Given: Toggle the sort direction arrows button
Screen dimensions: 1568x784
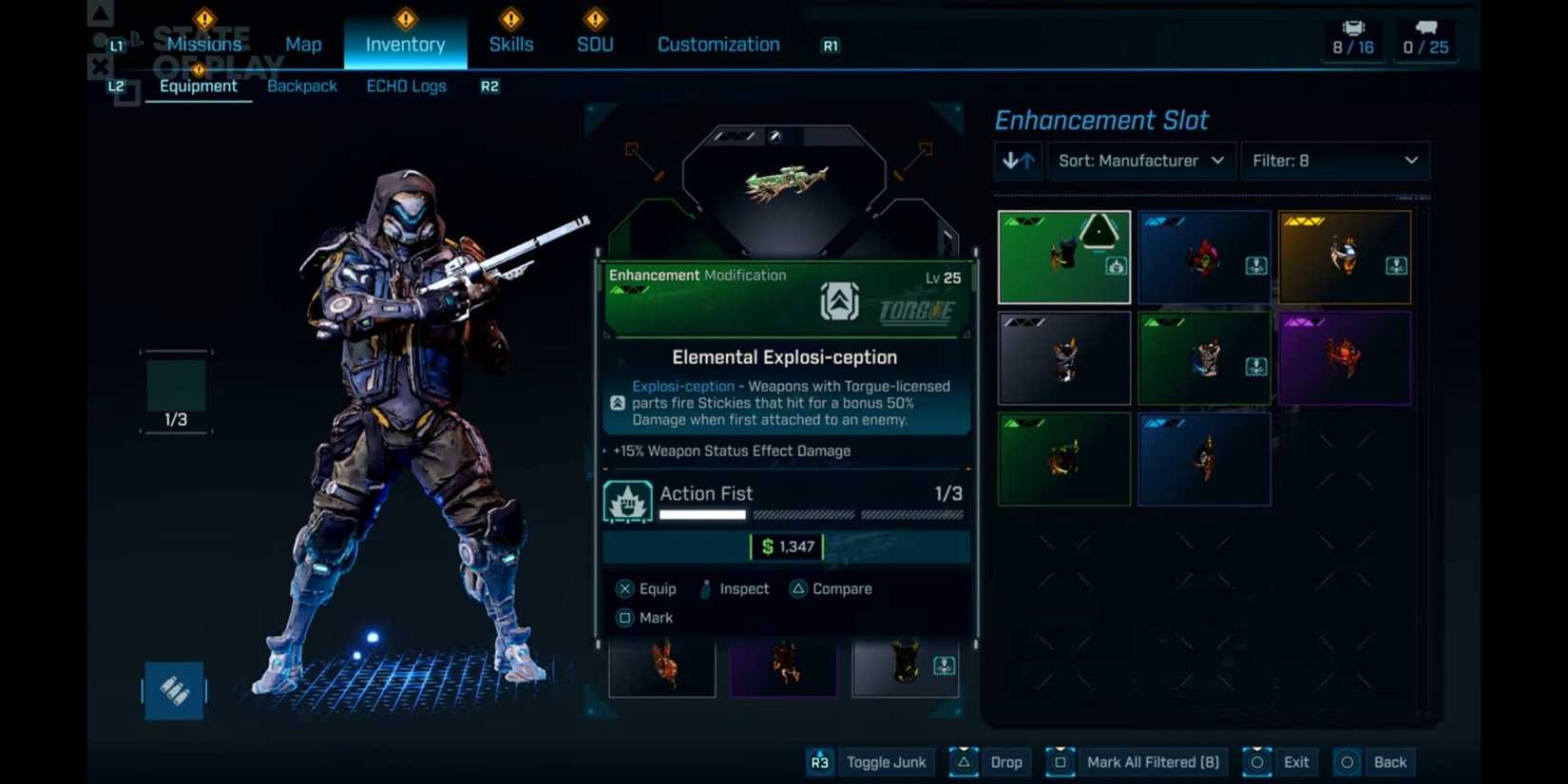Looking at the screenshot, I should click(x=1018, y=161).
